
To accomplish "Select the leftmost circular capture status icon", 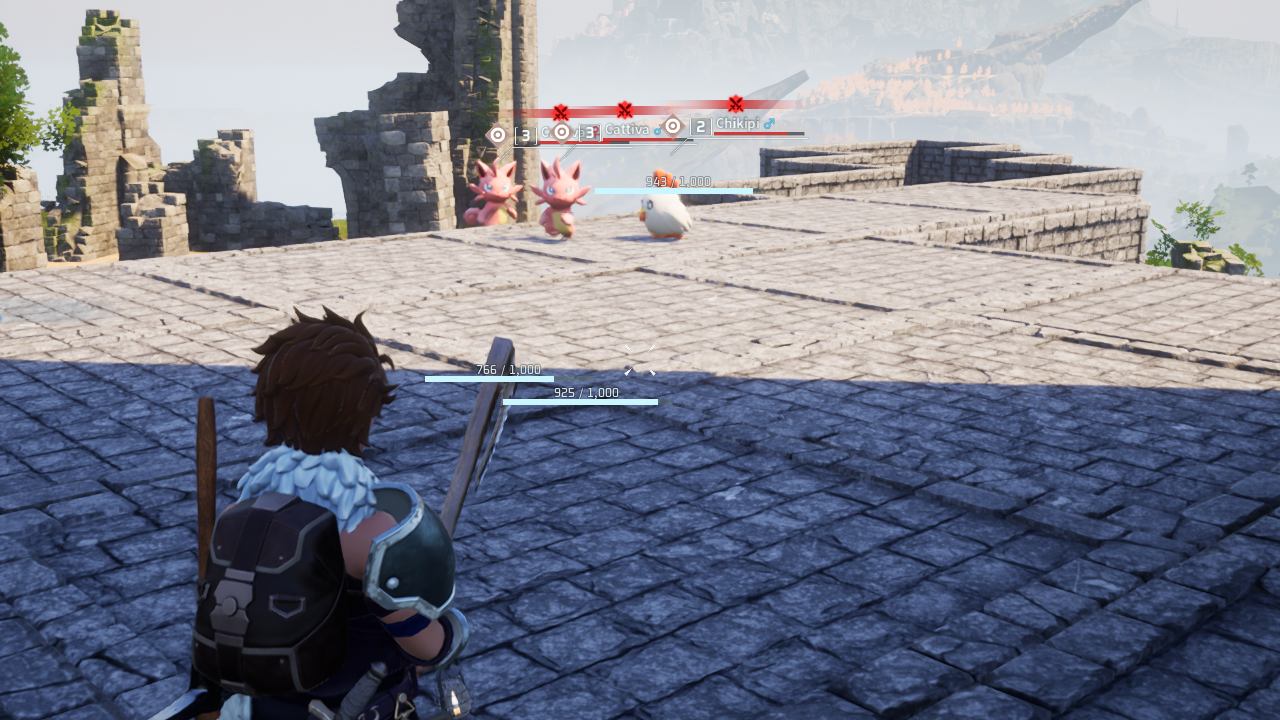I will (497, 133).
